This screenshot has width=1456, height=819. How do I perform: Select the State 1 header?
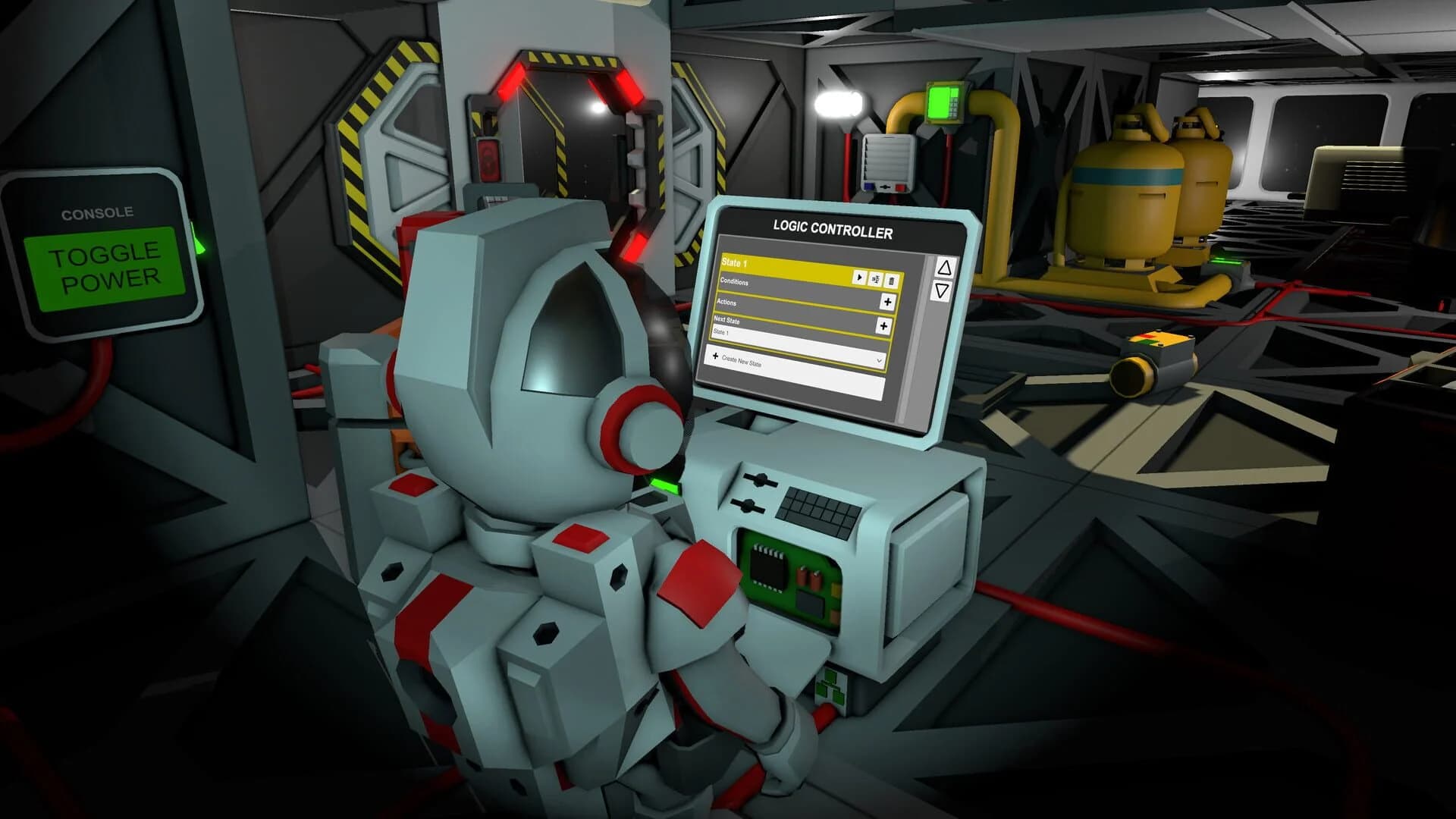737,262
